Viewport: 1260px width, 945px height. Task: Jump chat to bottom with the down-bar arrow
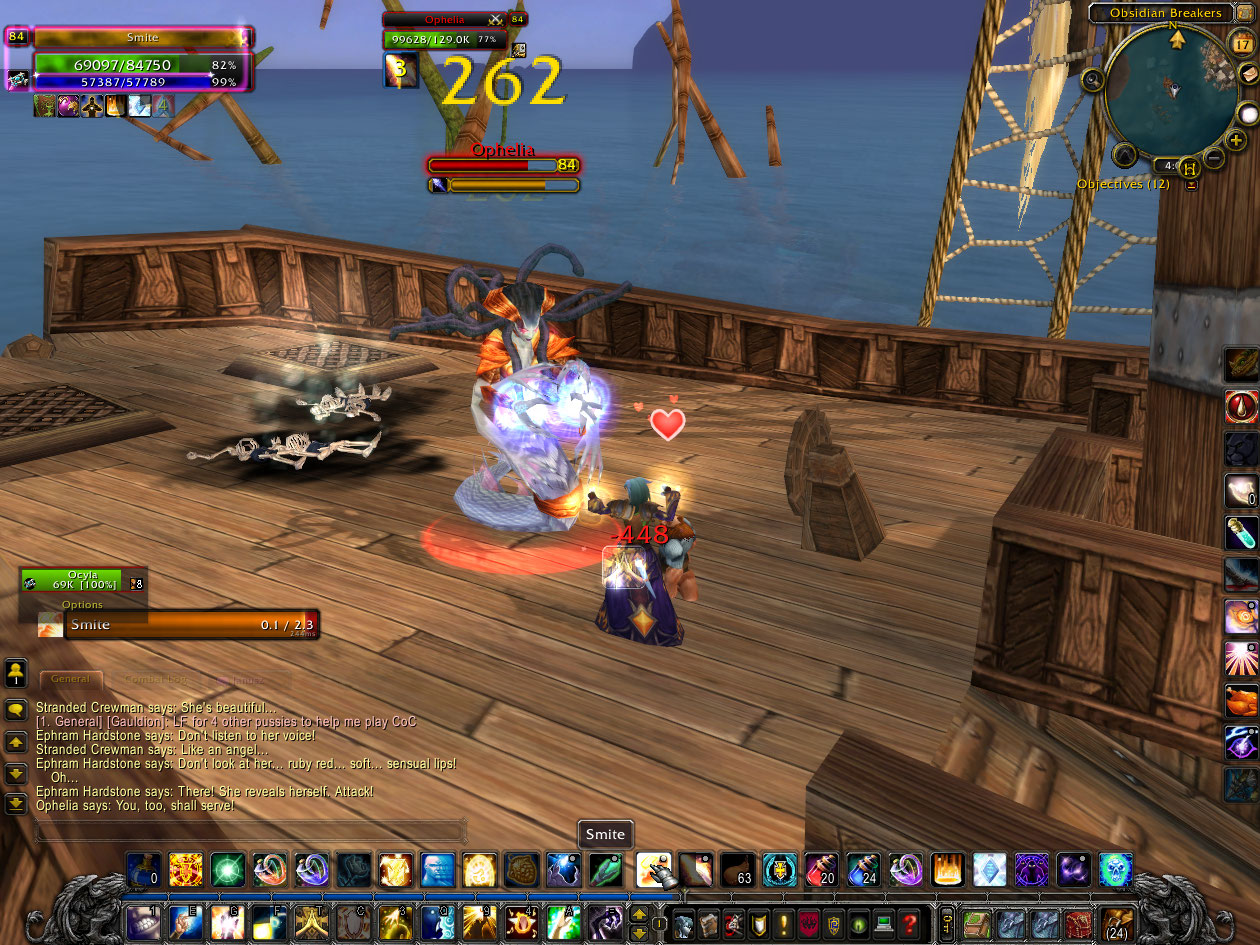tap(16, 803)
